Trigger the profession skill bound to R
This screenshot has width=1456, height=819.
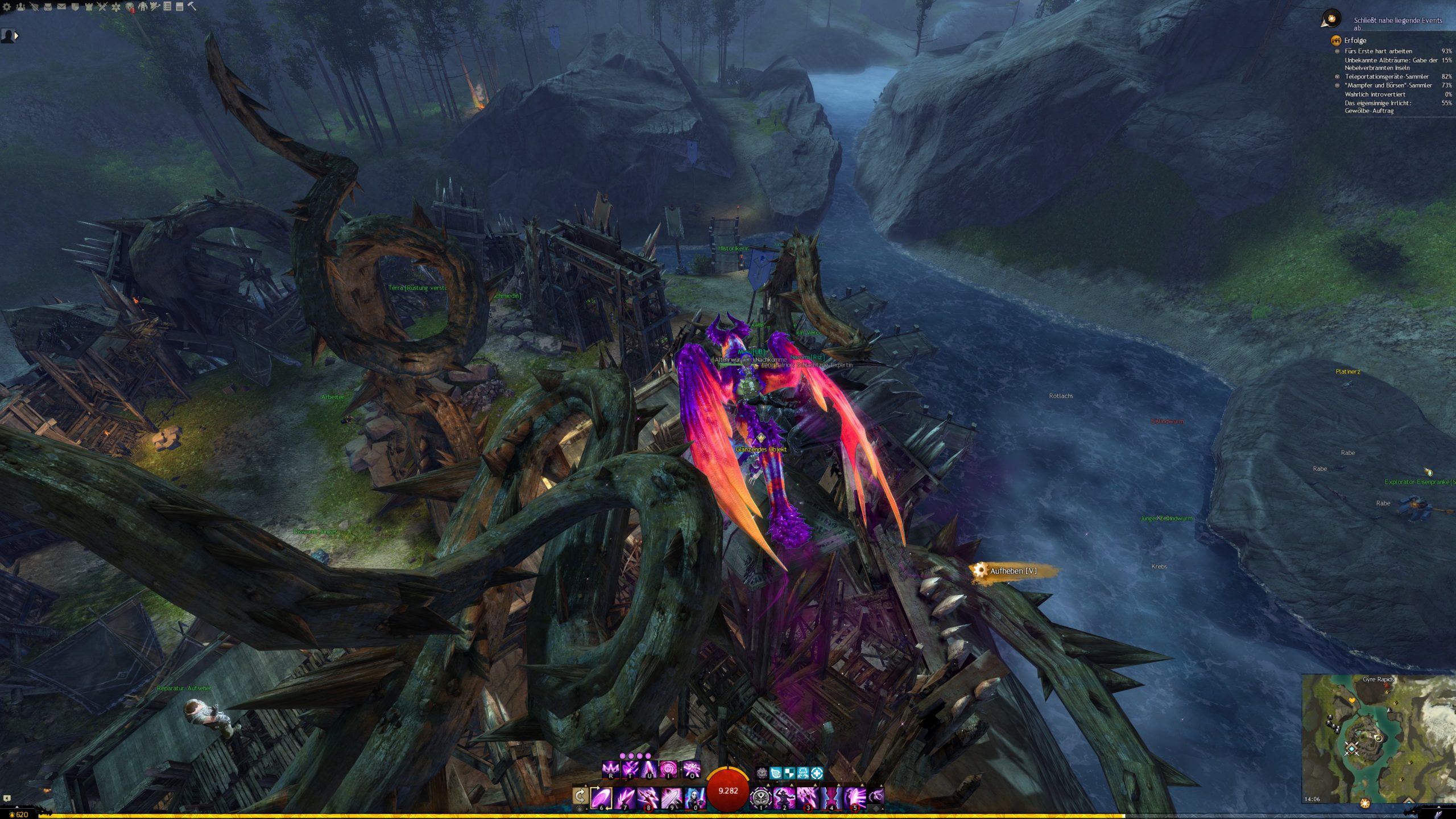click(x=610, y=770)
